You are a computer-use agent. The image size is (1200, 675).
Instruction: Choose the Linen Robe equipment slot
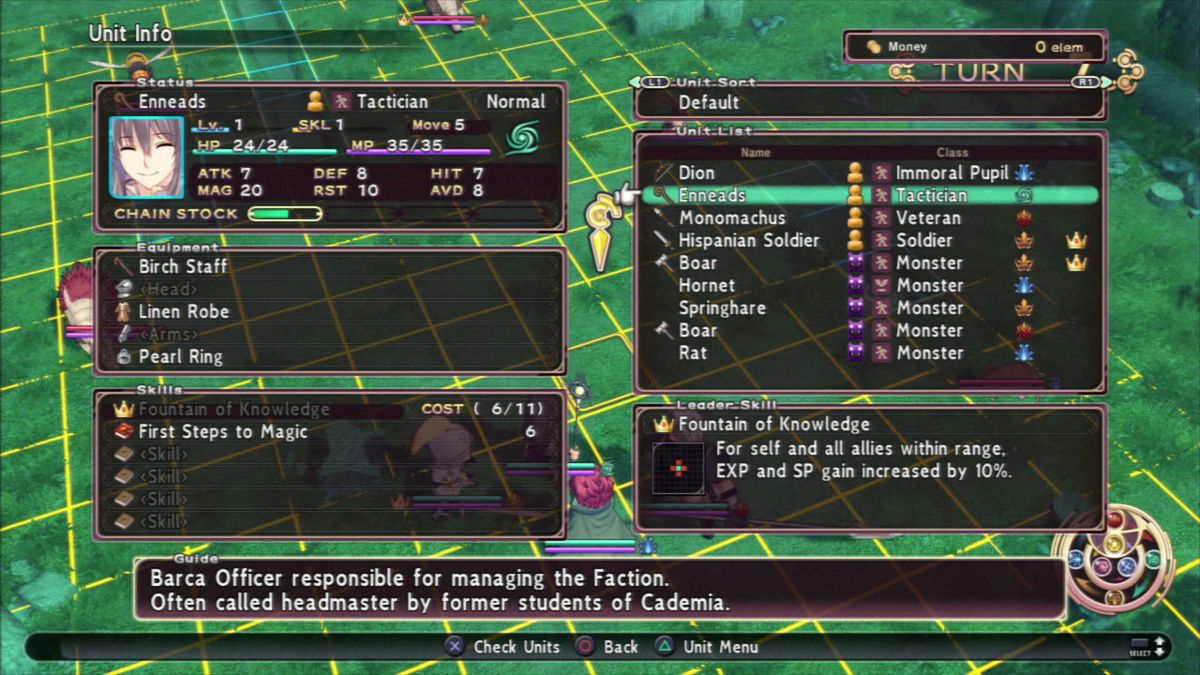coord(183,311)
